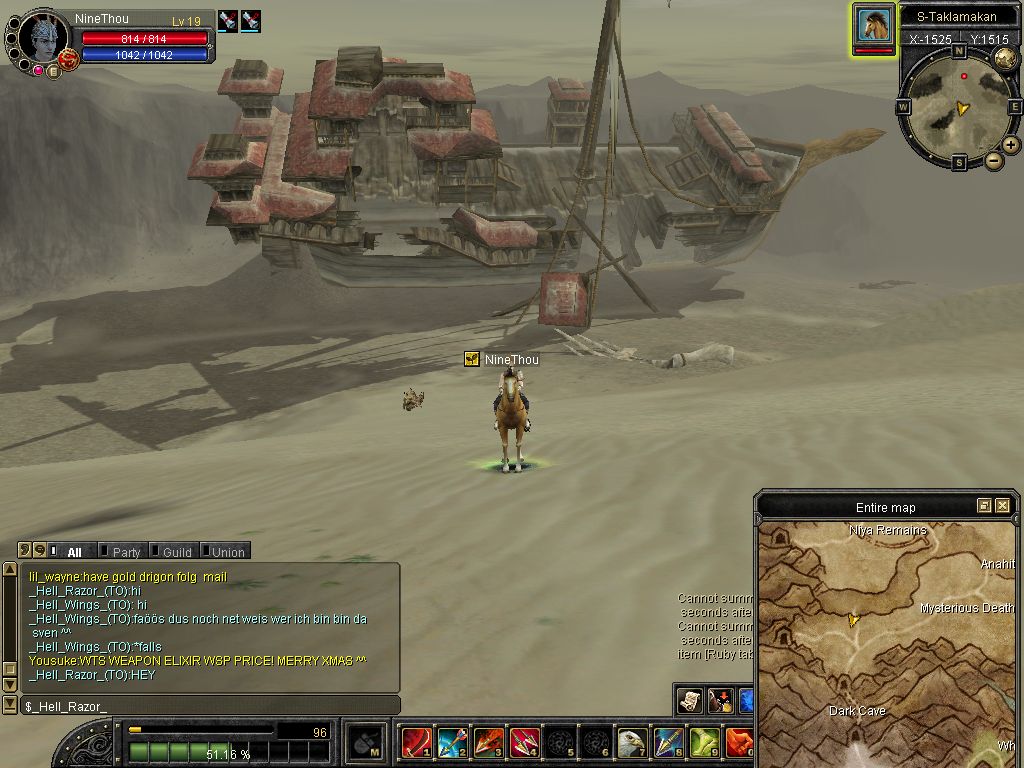Select the Union chat tab
The image size is (1024, 768).
(x=227, y=552)
